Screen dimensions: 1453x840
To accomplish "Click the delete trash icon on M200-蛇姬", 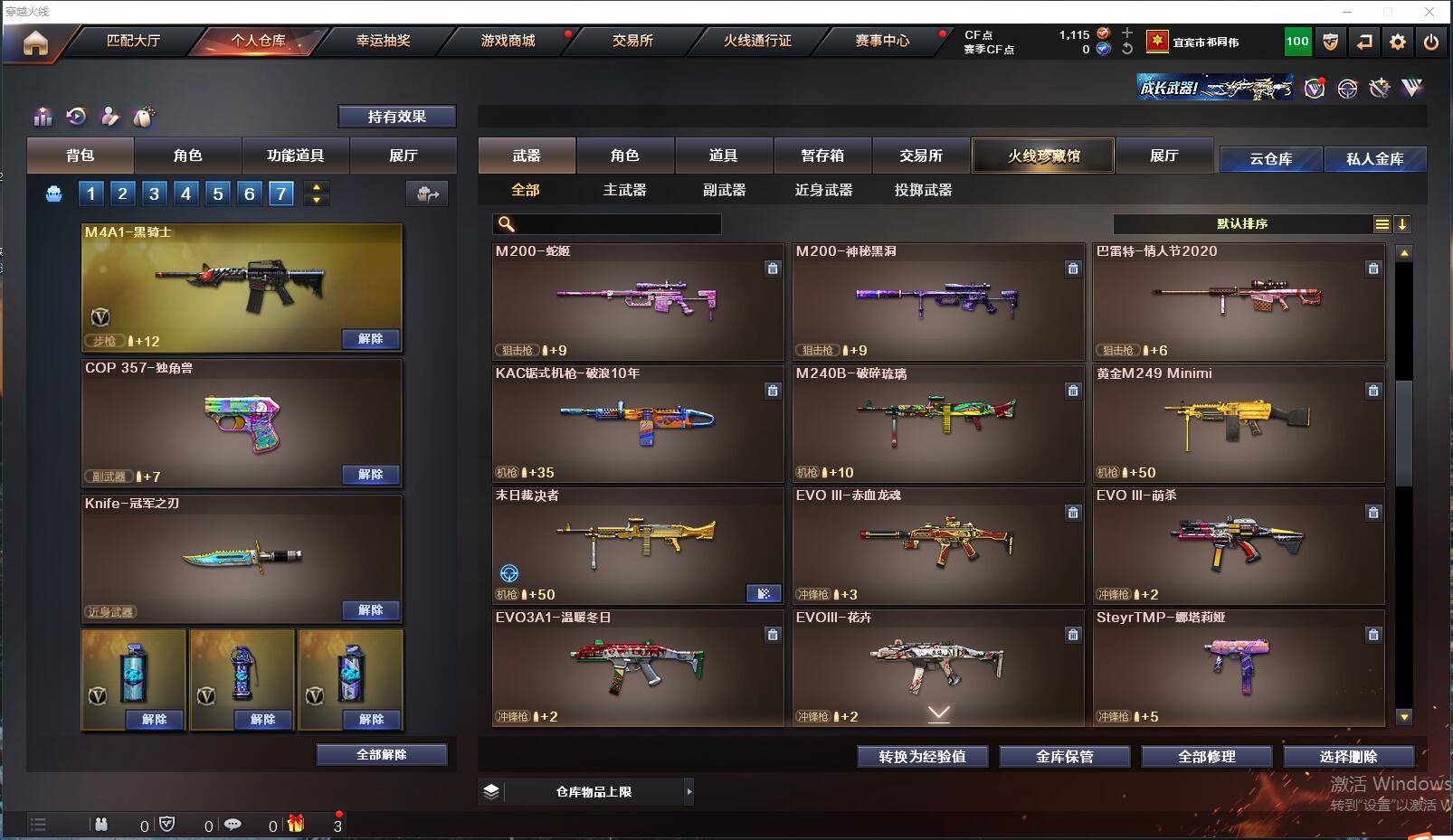I will pyautogui.click(x=774, y=269).
